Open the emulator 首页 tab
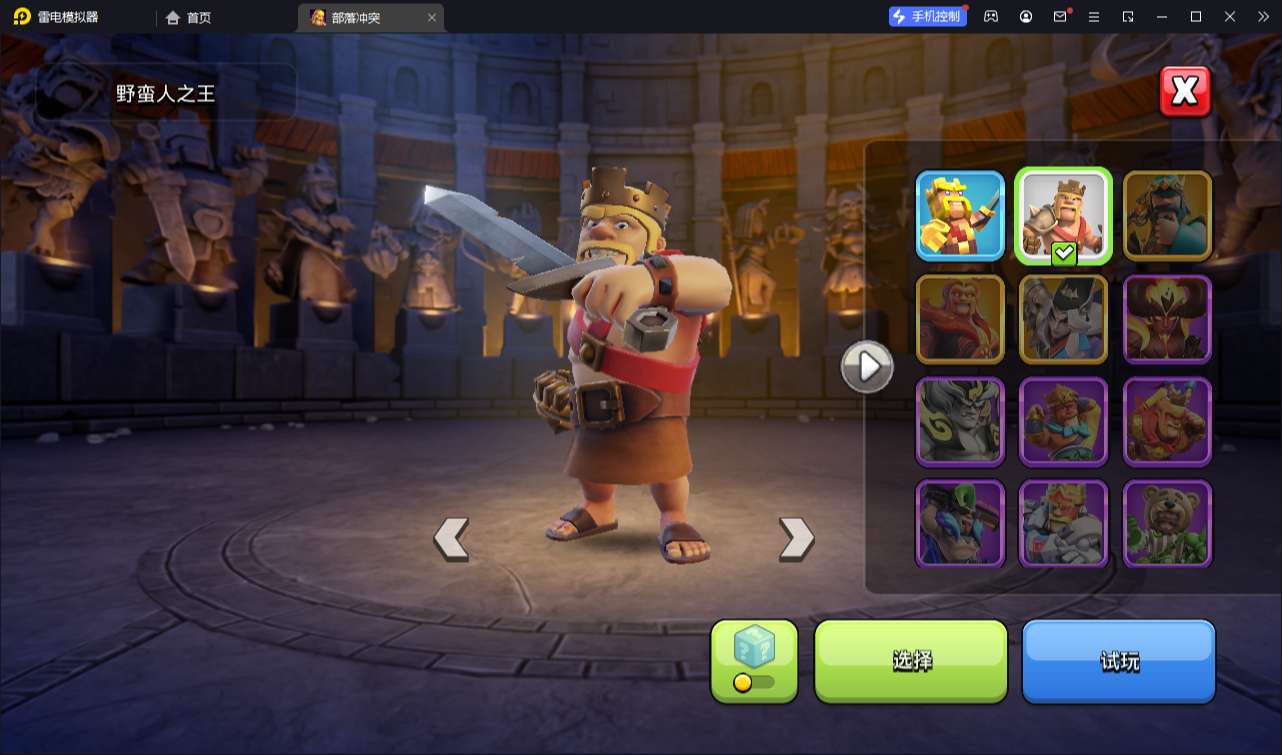 pos(189,17)
